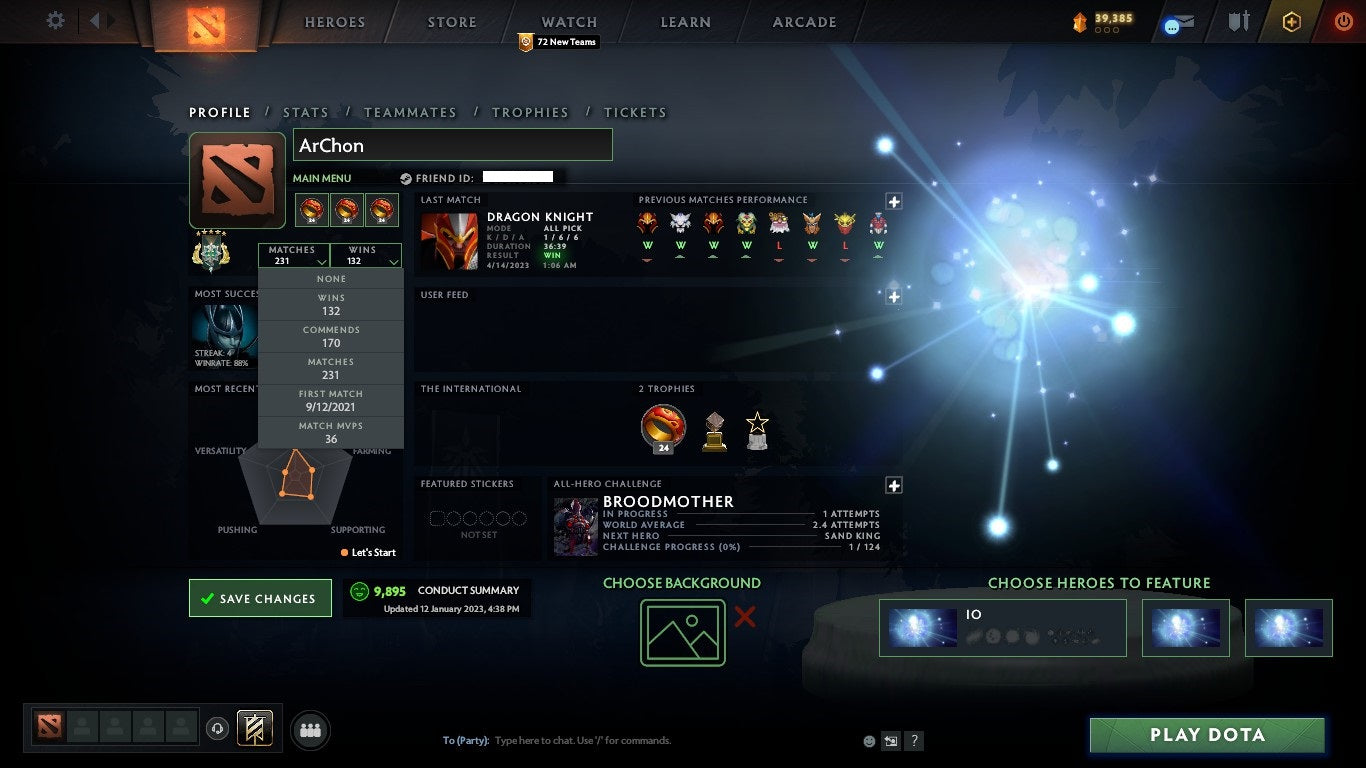Open the settings gear at top left
The image size is (1366, 768).
point(56,20)
